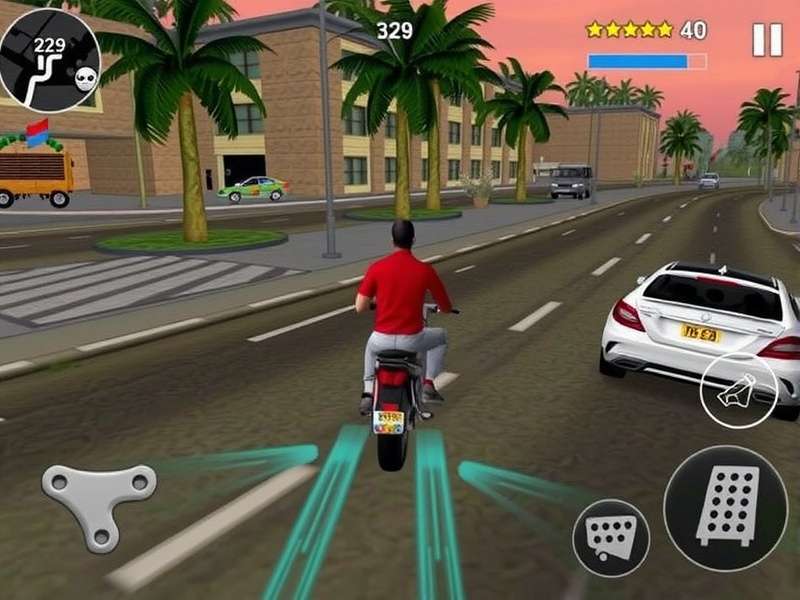The image size is (800, 600).
Task: Sound the horn button
Action: (x=739, y=391)
